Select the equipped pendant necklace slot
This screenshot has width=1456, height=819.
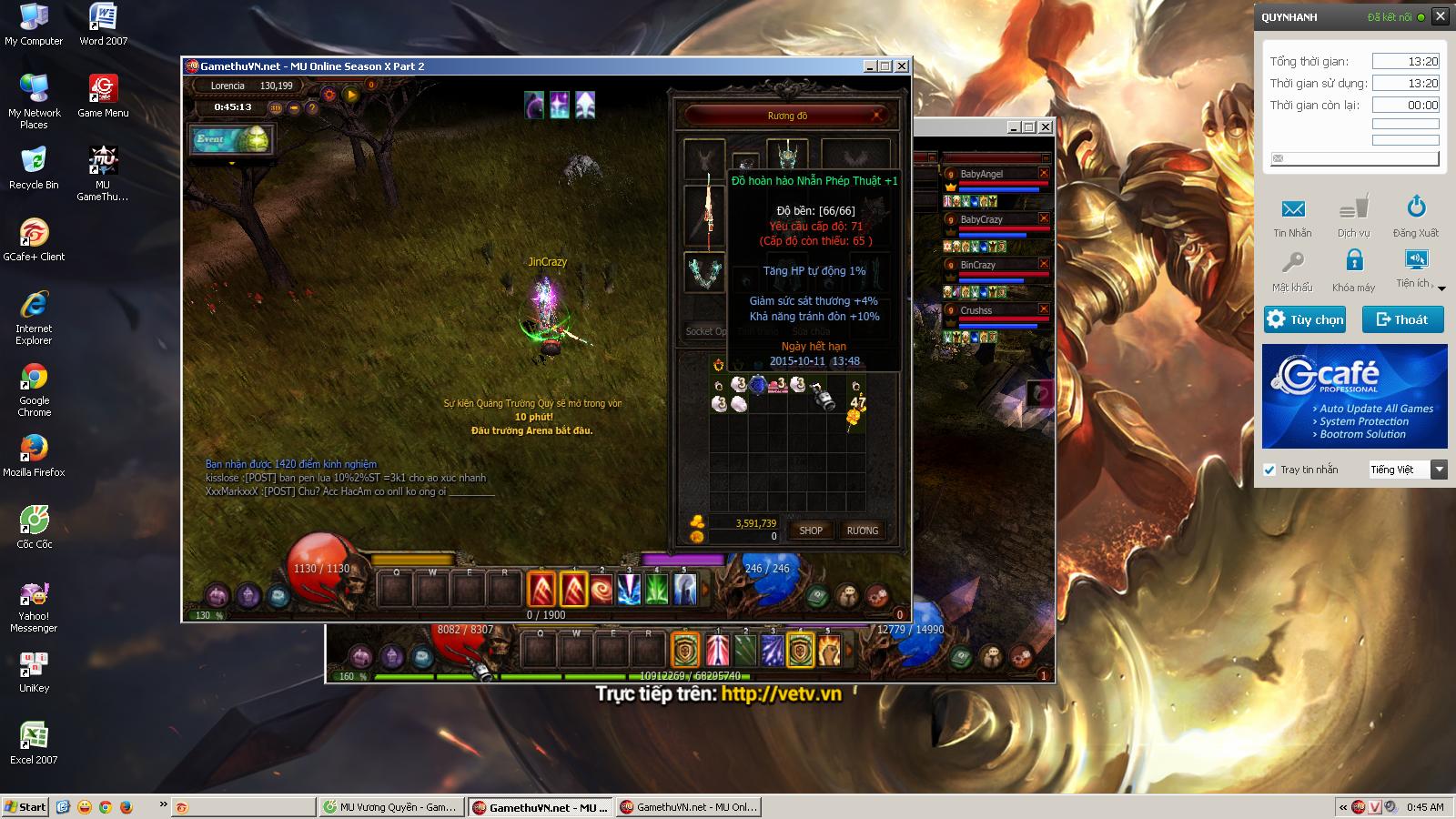point(745,164)
